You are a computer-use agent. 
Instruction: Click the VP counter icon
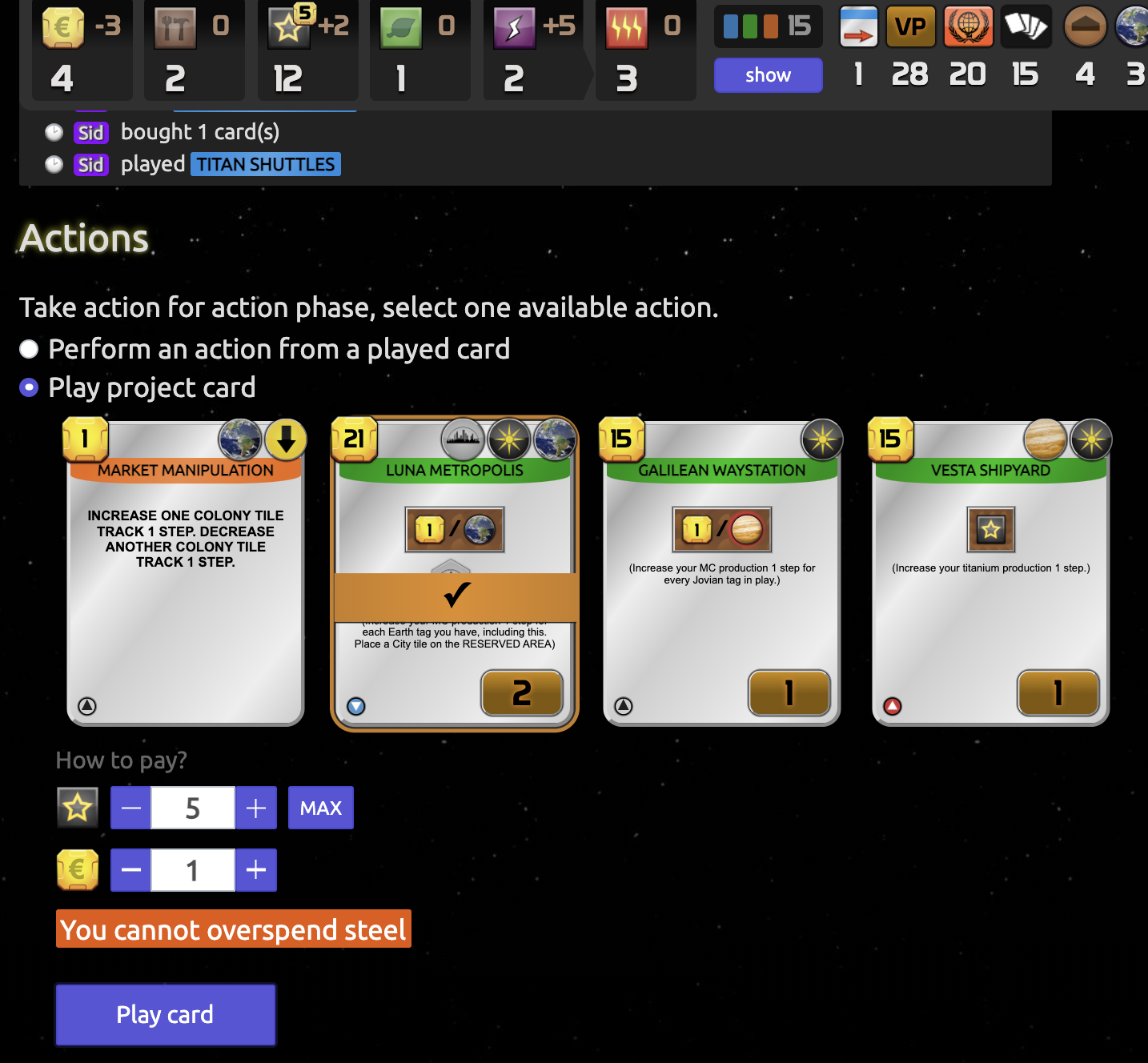(x=910, y=26)
